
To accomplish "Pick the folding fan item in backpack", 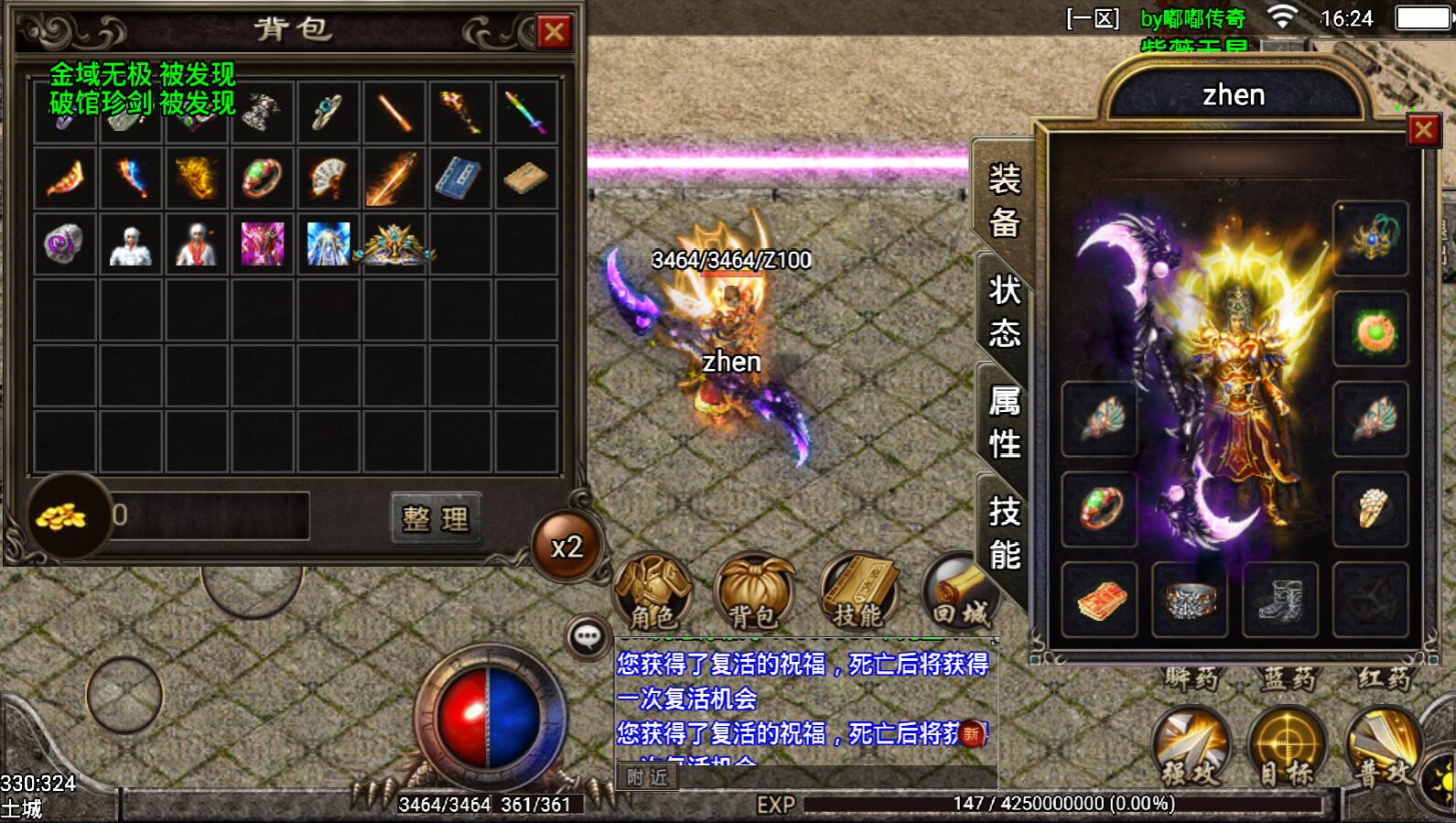I will point(328,178).
